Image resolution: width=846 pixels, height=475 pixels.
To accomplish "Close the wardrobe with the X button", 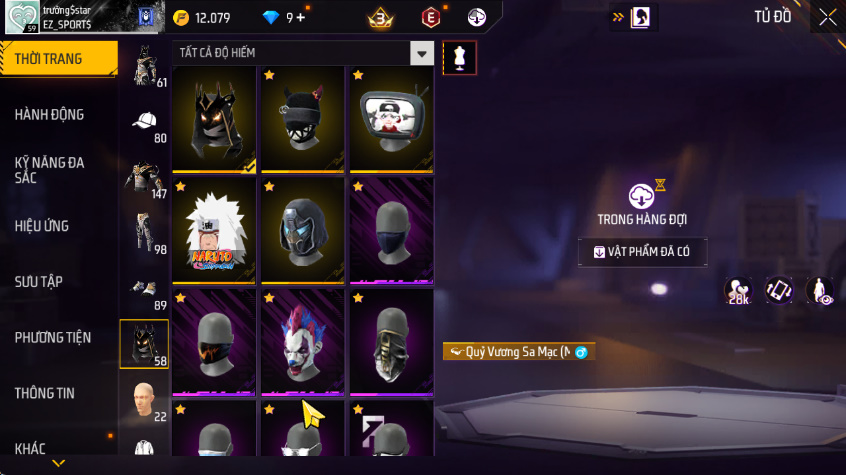I will 827,17.
